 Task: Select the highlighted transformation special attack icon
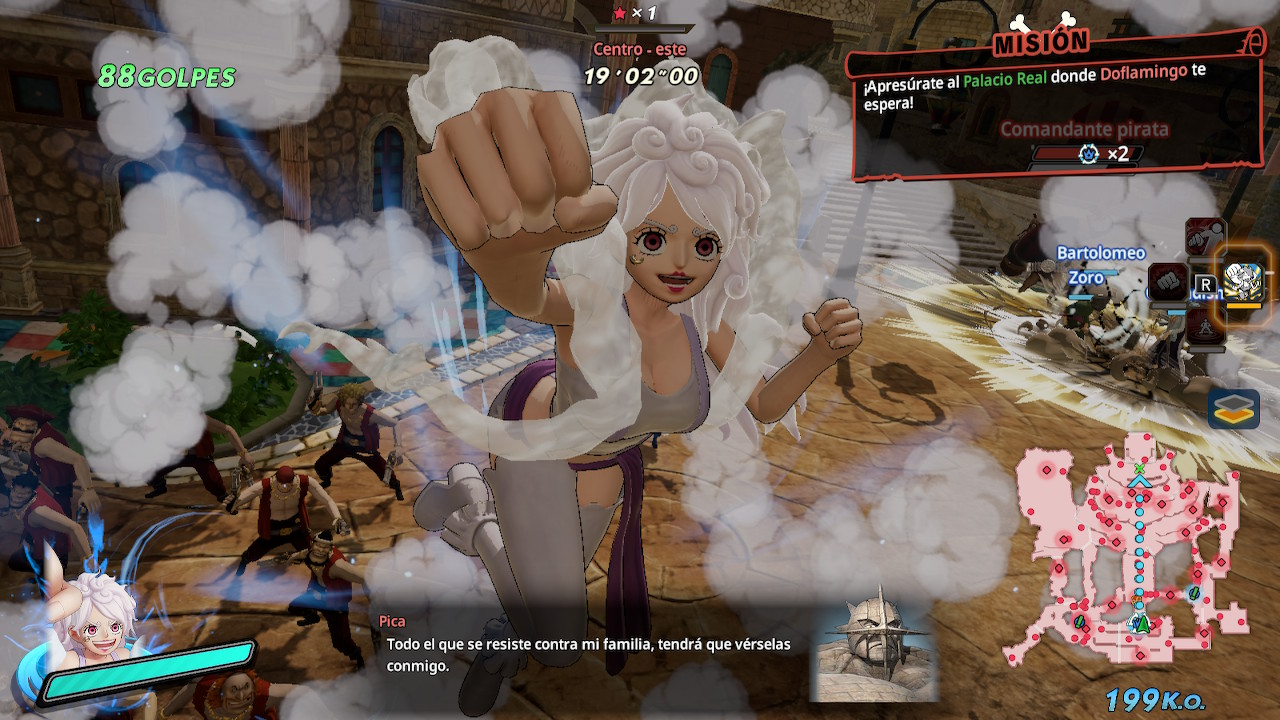(x=1243, y=284)
